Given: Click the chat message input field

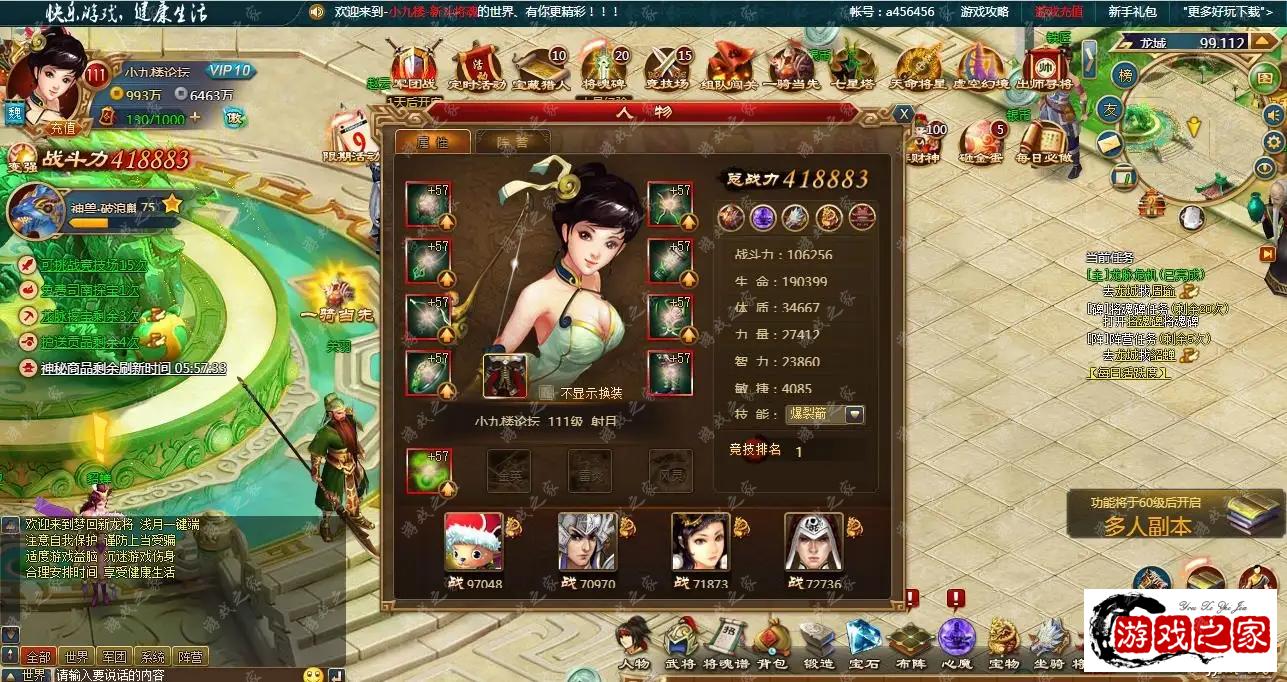Looking at the screenshot, I should 175,675.
